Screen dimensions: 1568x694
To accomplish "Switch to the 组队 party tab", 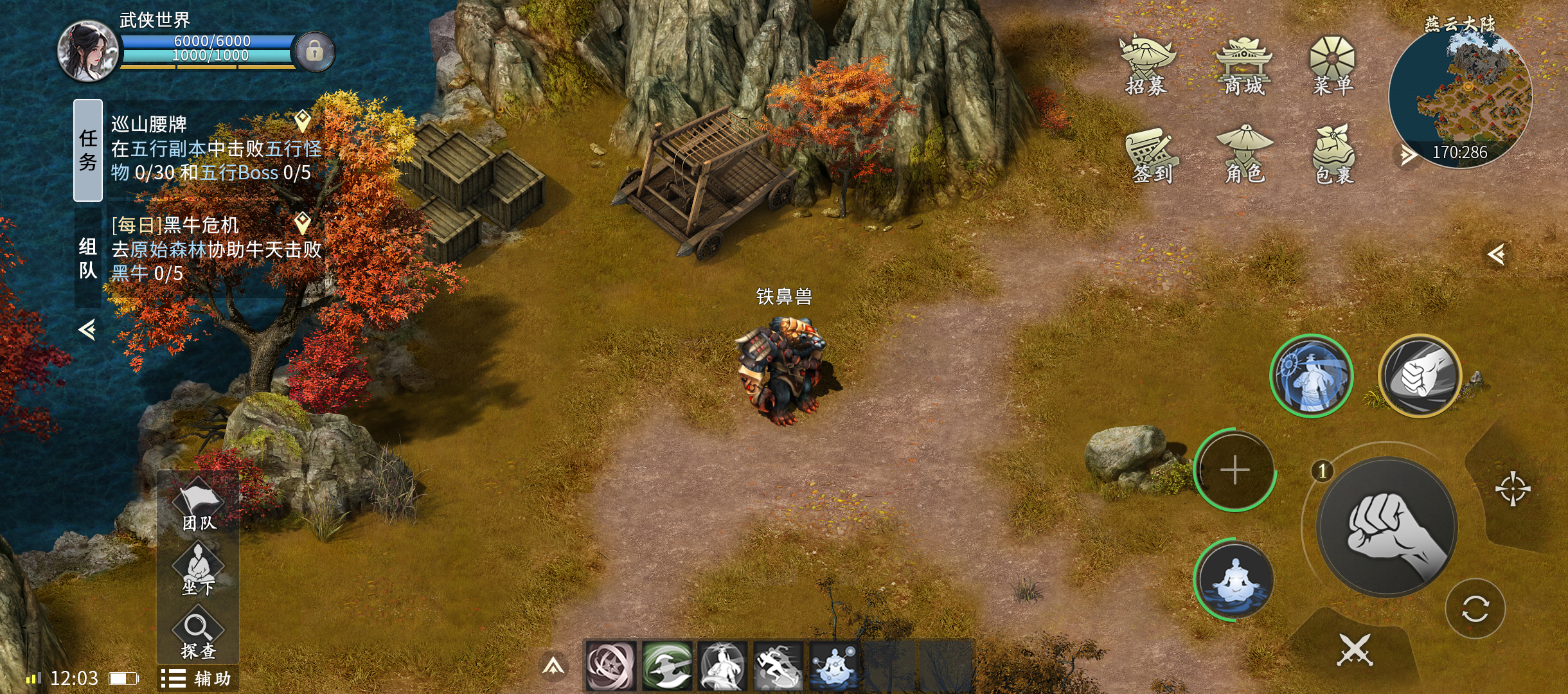I will (88, 258).
